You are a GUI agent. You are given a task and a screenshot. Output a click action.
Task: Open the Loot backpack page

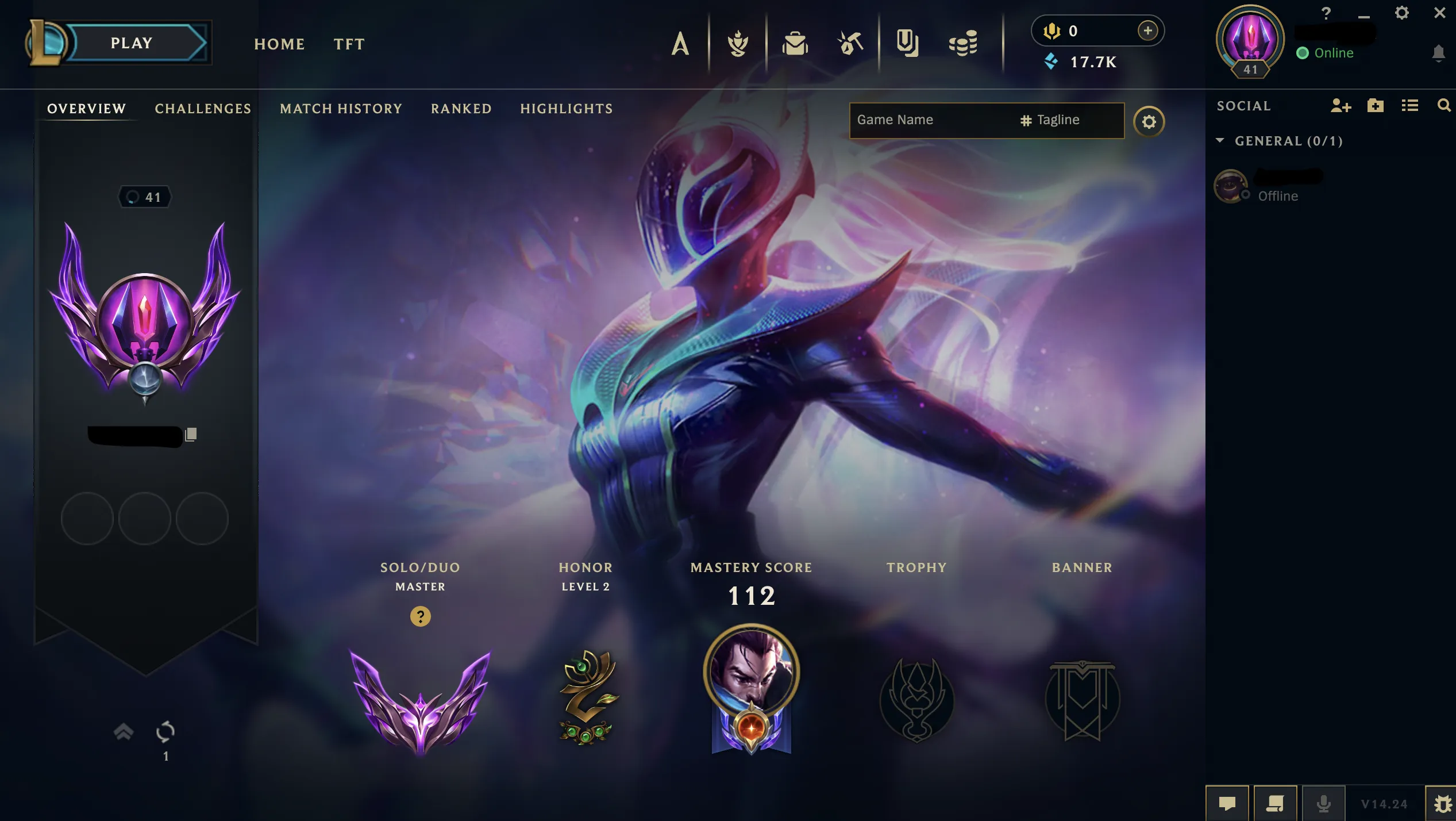coord(796,42)
